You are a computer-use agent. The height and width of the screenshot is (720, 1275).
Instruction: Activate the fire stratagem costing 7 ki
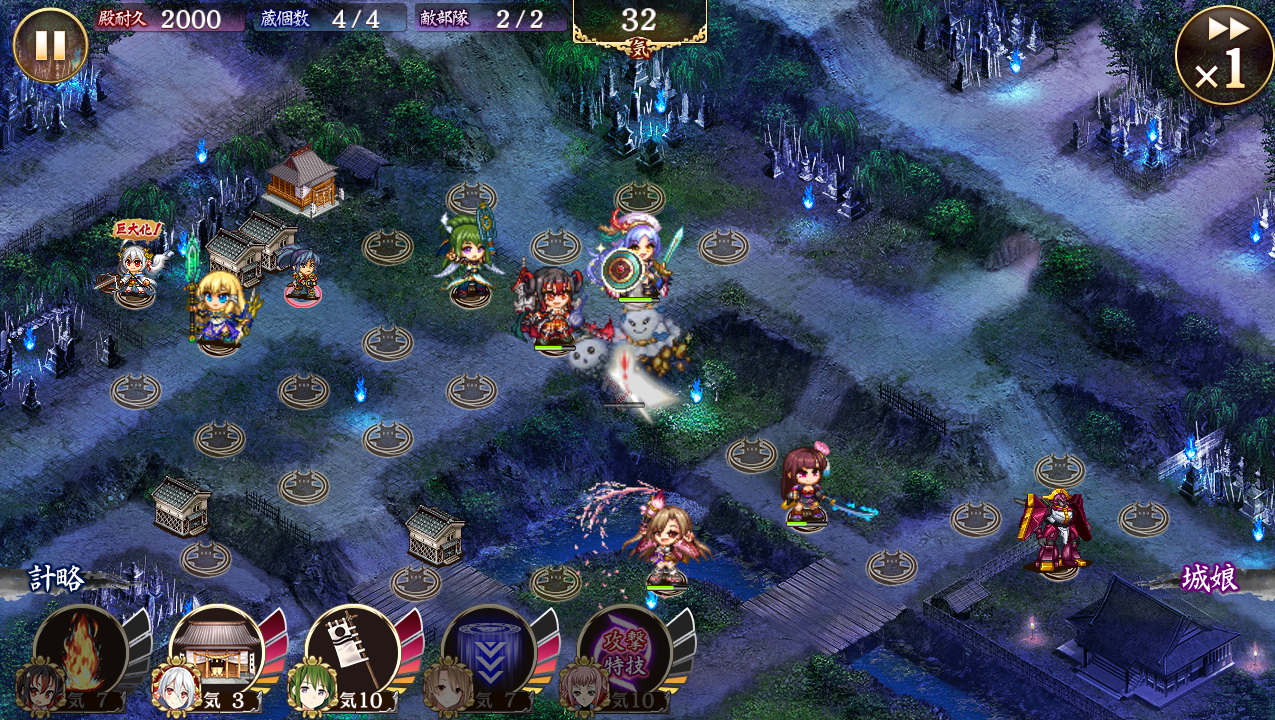click(80, 652)
